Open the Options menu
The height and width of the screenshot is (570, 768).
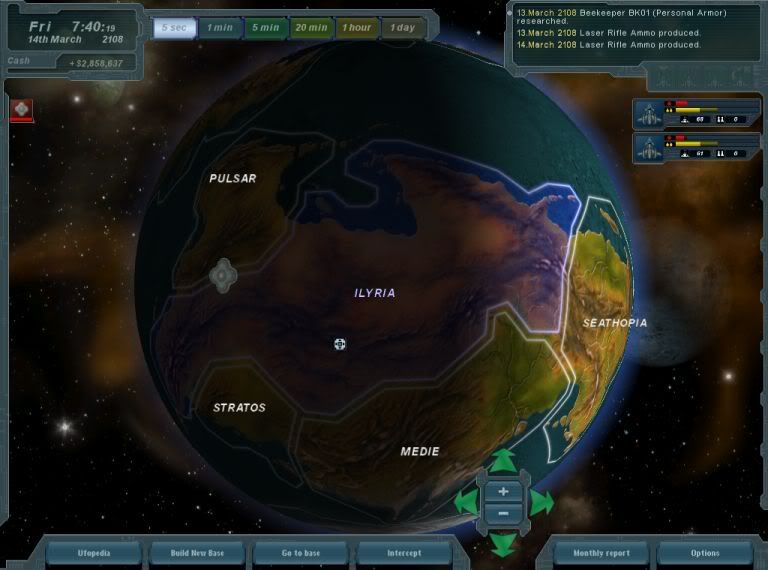pyautogui.click(x=704, y=553)
